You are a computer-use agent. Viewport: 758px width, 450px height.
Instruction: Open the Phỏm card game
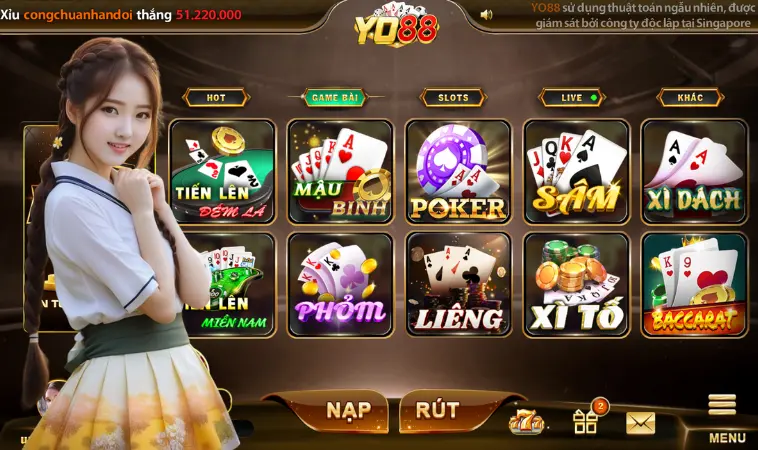point(340,284)
